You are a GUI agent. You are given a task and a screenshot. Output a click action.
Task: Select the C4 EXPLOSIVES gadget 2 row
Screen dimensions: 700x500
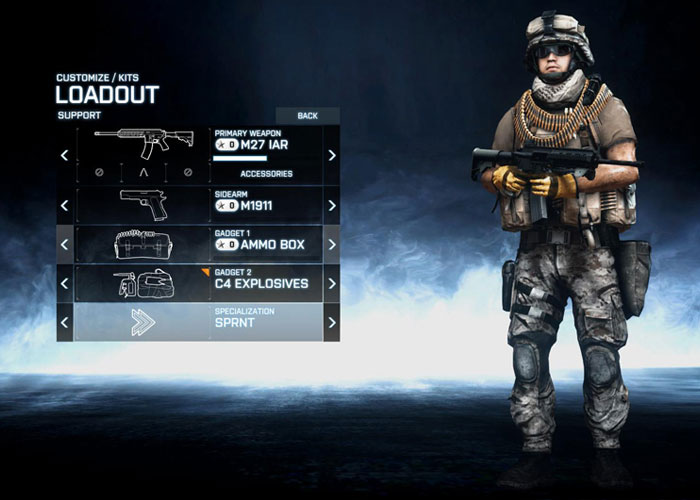(198, 283)
